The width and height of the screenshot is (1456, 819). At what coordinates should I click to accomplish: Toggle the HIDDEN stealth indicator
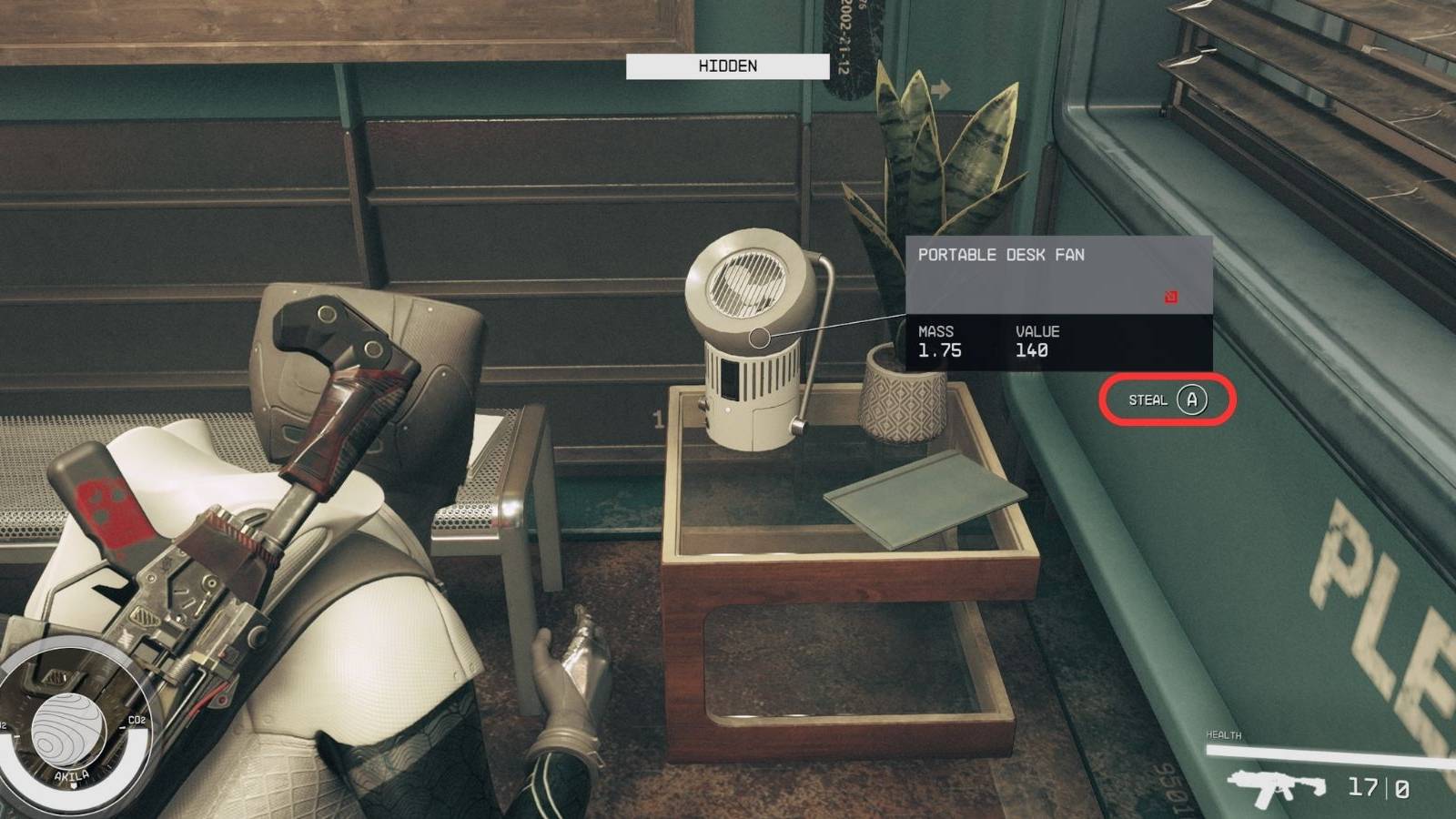[727, 66]
